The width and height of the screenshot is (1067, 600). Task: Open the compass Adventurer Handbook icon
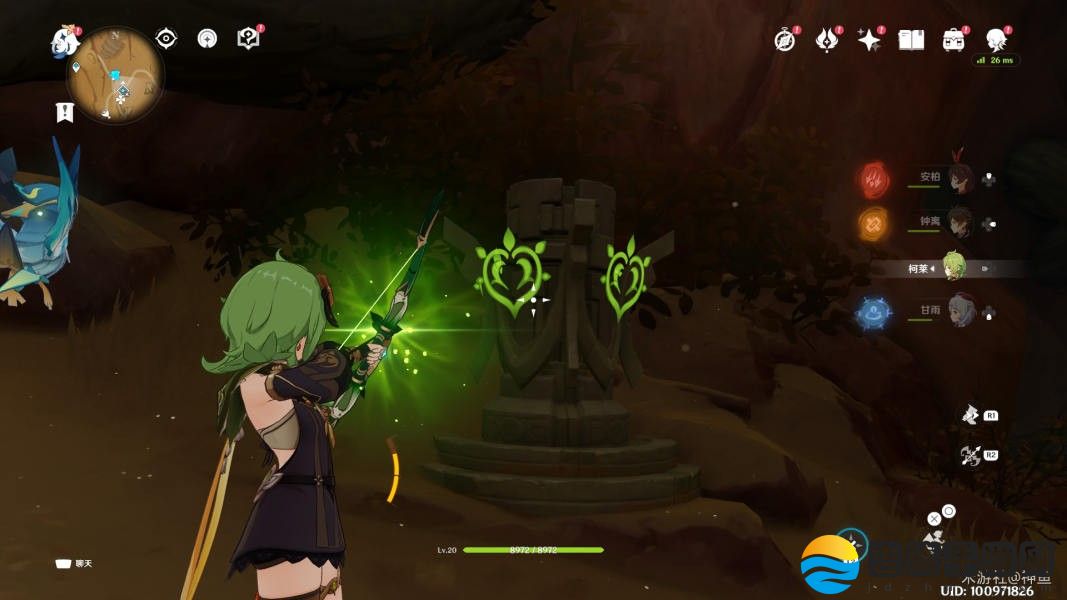785,40
